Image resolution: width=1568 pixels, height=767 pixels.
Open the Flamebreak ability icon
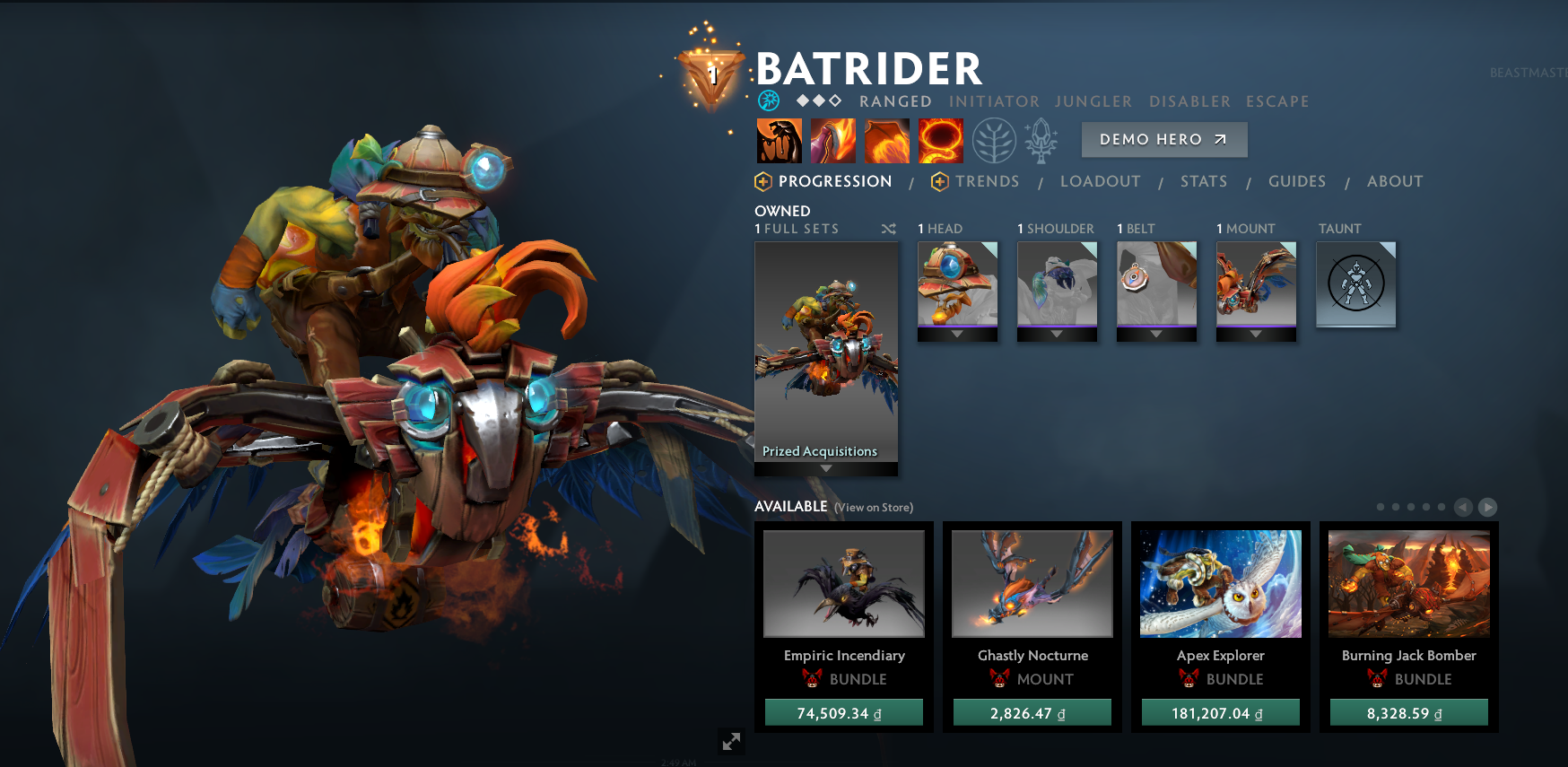833,140
